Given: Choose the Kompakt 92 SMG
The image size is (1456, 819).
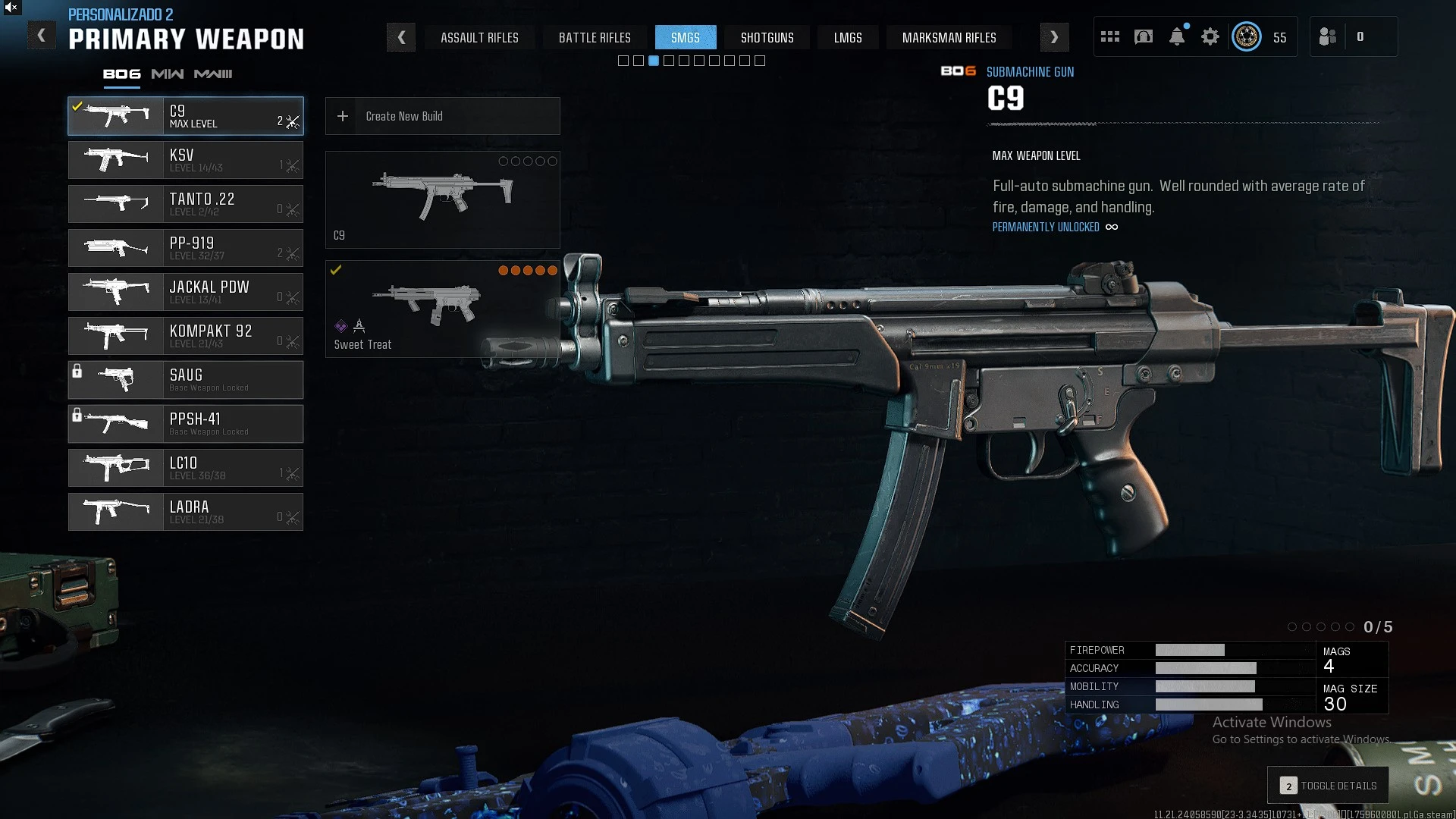Looking at the screenshot, I should 186,336.
